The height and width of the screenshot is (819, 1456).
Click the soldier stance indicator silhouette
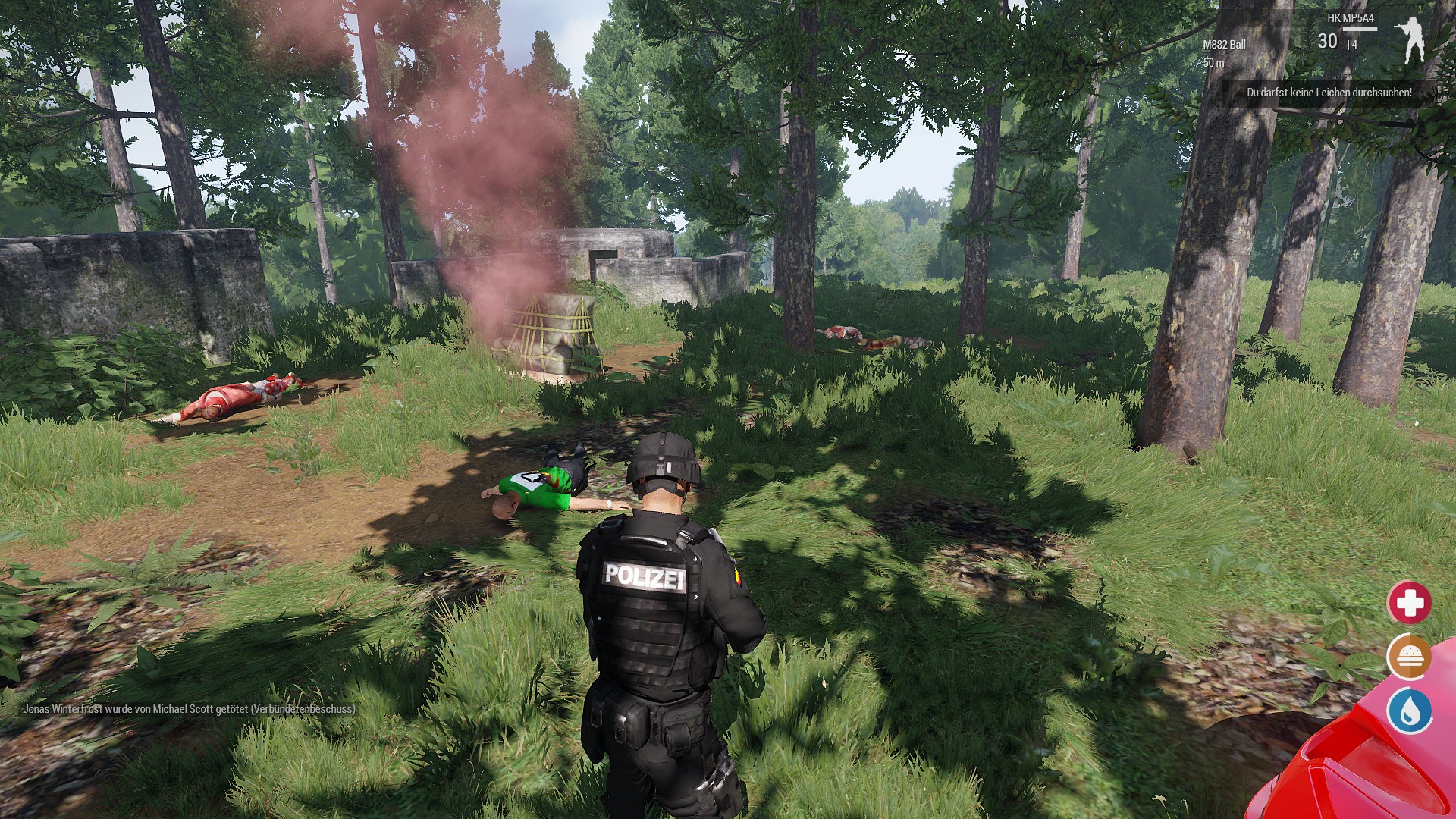click(1411, 39)
